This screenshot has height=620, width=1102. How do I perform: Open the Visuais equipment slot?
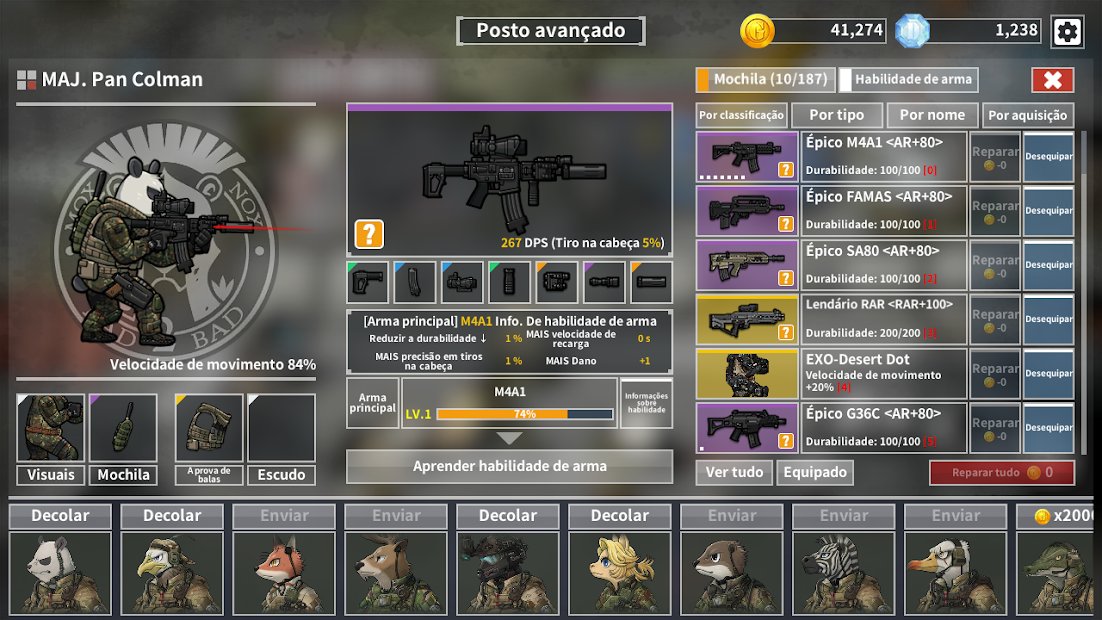click(50, 429)
